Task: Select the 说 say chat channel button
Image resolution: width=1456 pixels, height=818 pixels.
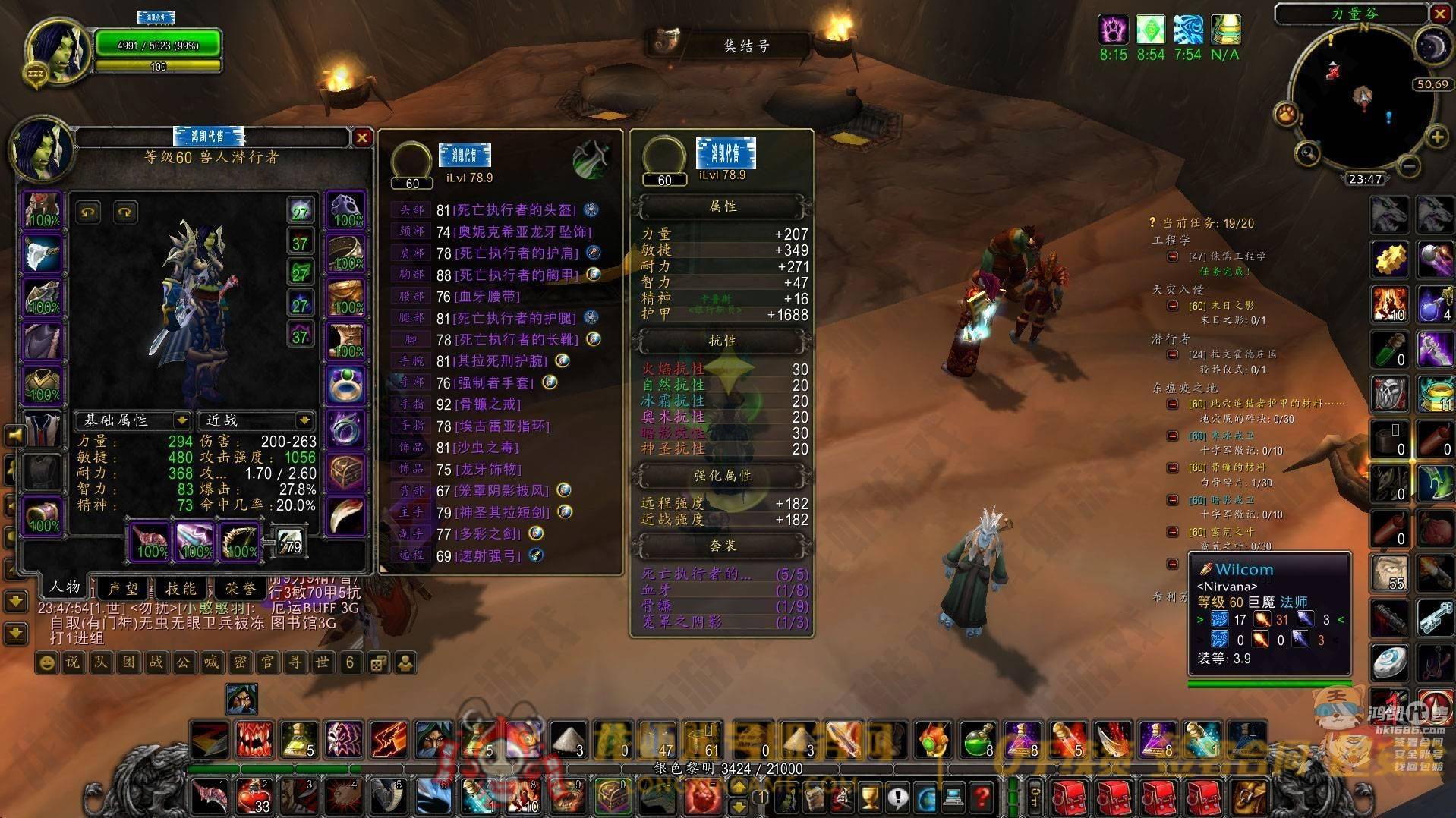Action: pos(73,662)
